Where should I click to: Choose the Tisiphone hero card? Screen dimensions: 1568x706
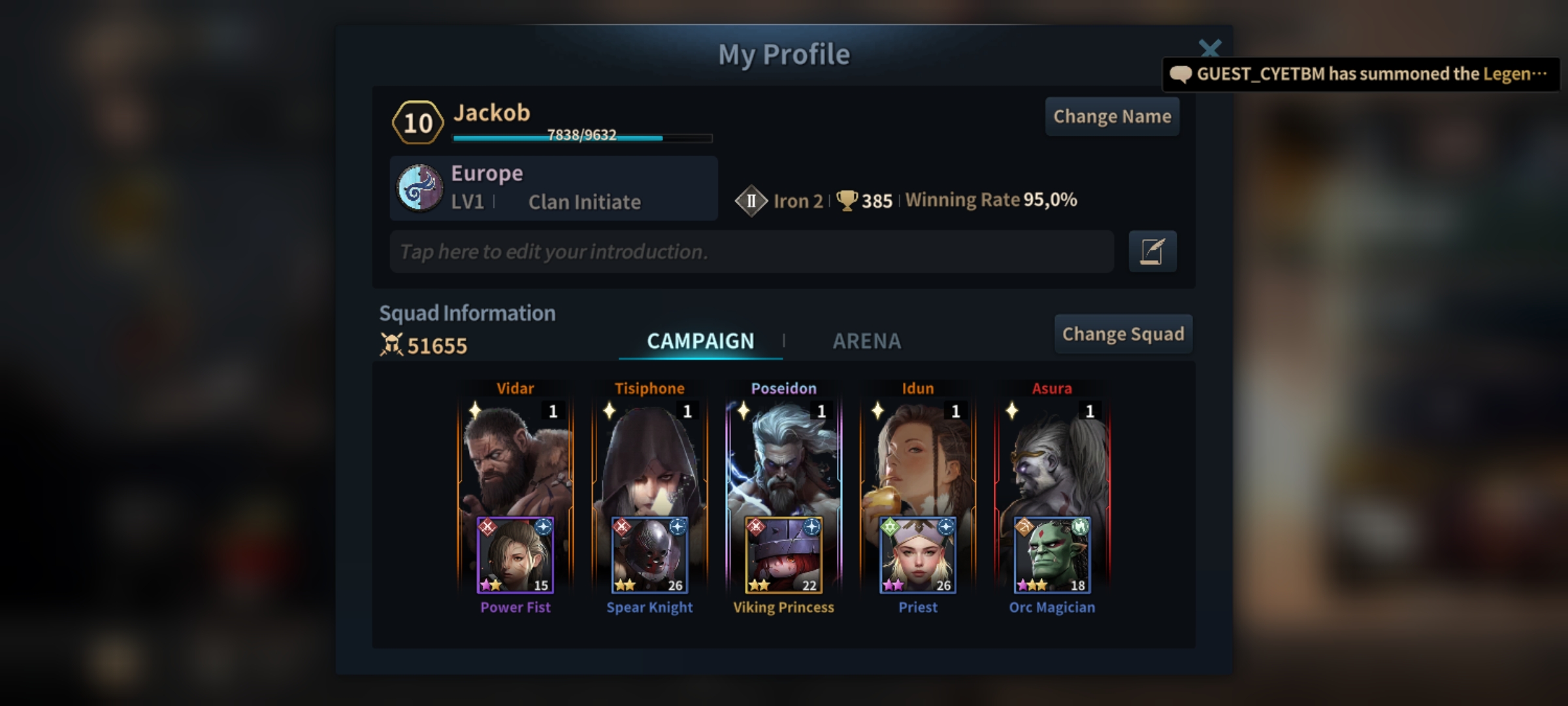coord(649,458)
